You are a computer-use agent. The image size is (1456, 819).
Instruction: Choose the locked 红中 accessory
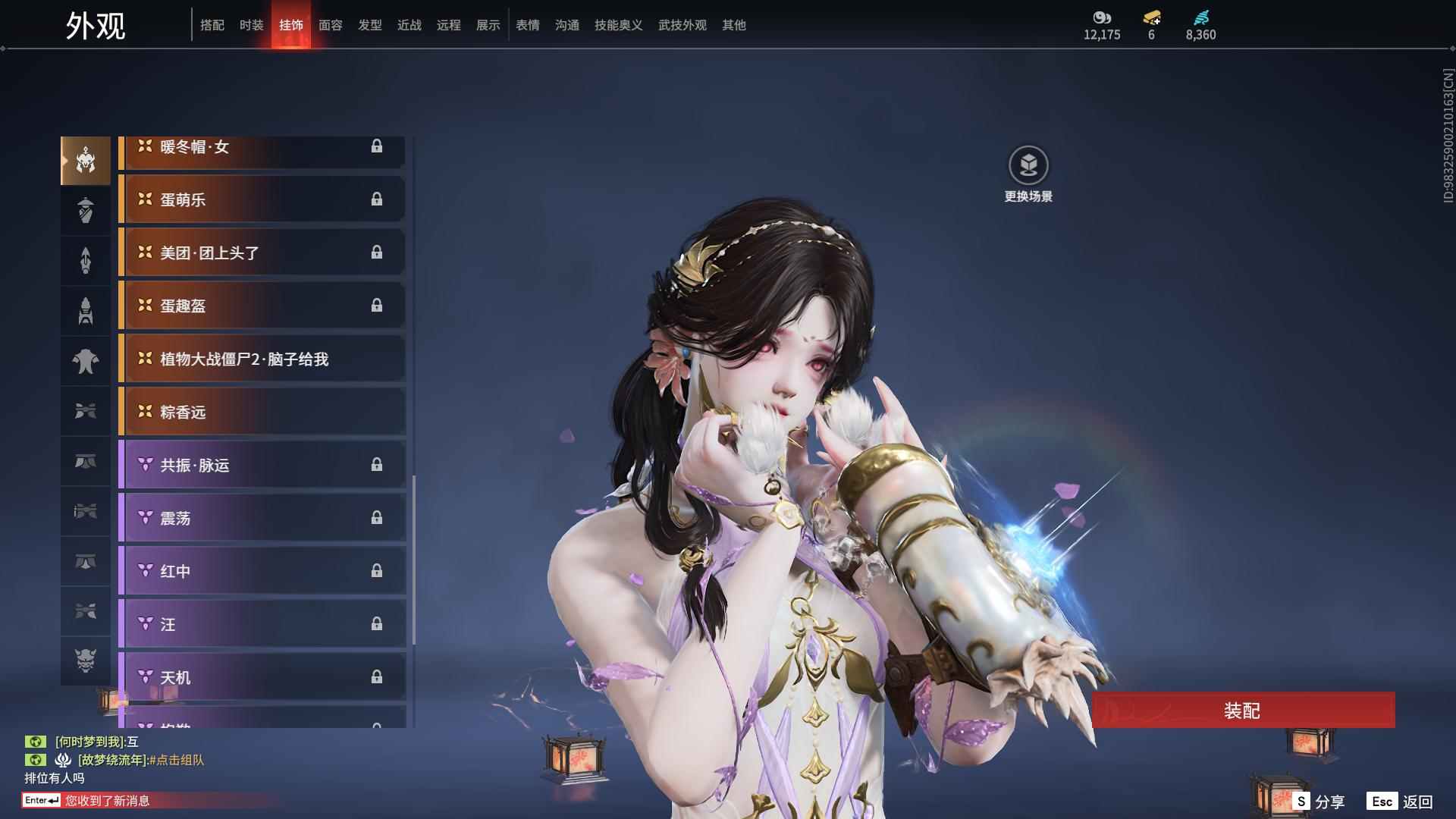(x=262, y=571)
